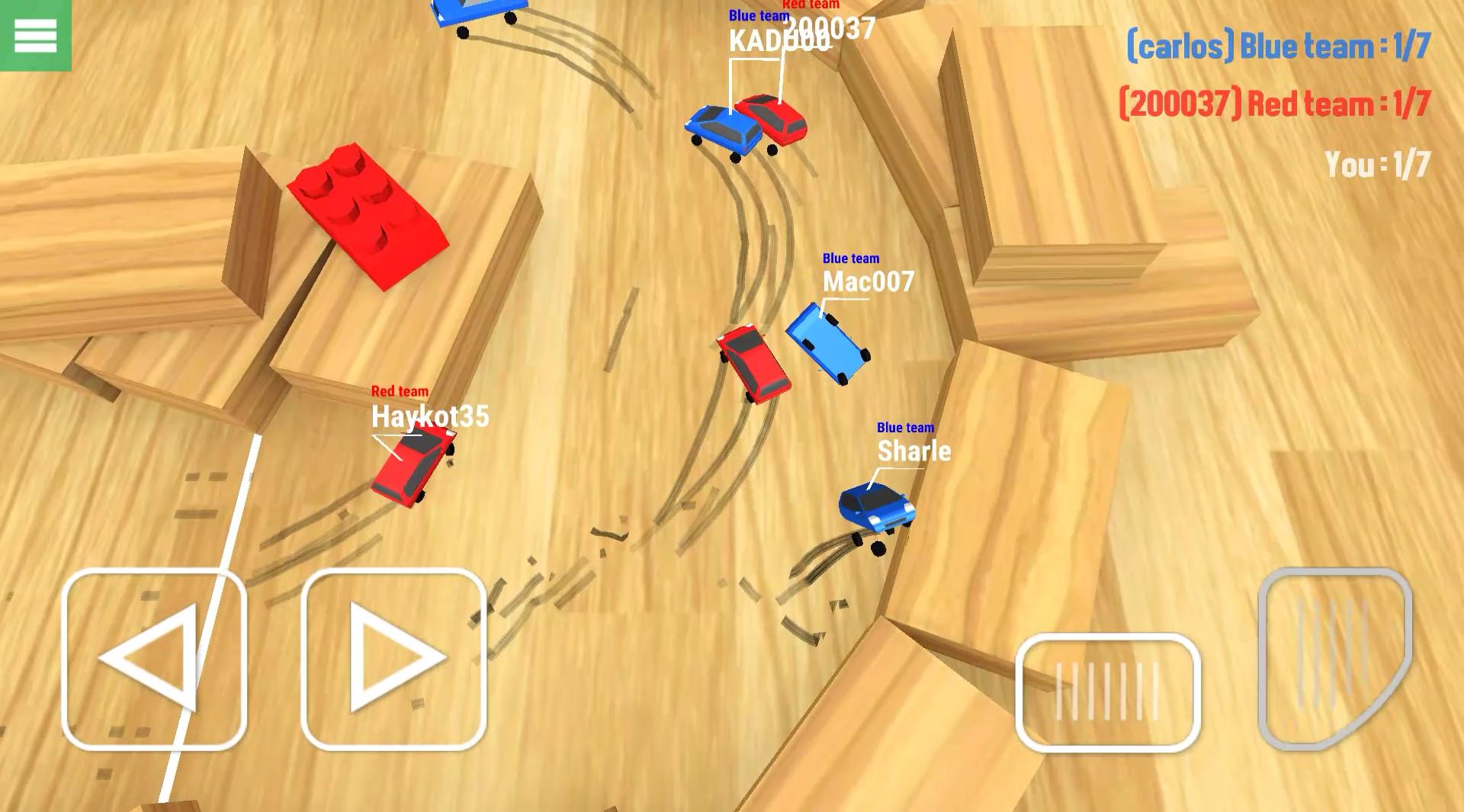Screen dimensions: 1464x812
Task: Tap the Blue team label above Sharle
Action: [904, 428]
